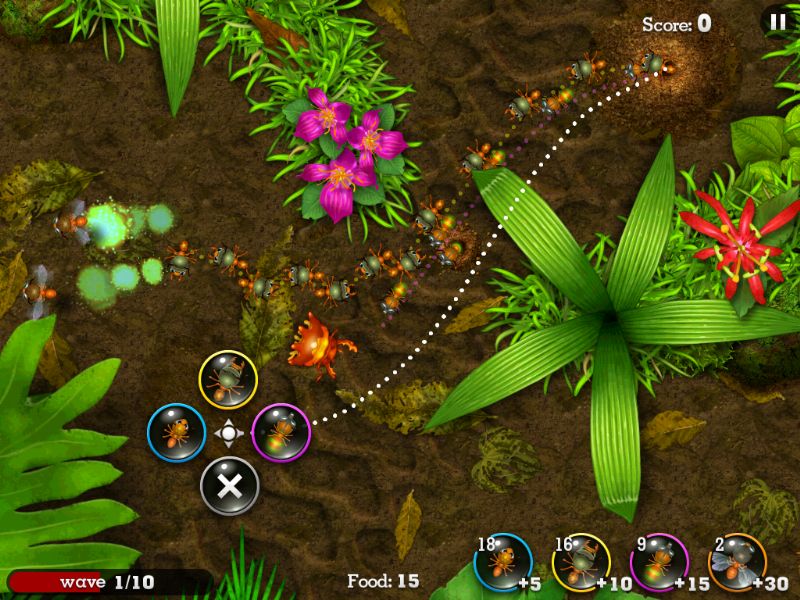Buy the yellow soldier ant for +10
This screenshot has width=800, height=600.
[x=581, y=562]
